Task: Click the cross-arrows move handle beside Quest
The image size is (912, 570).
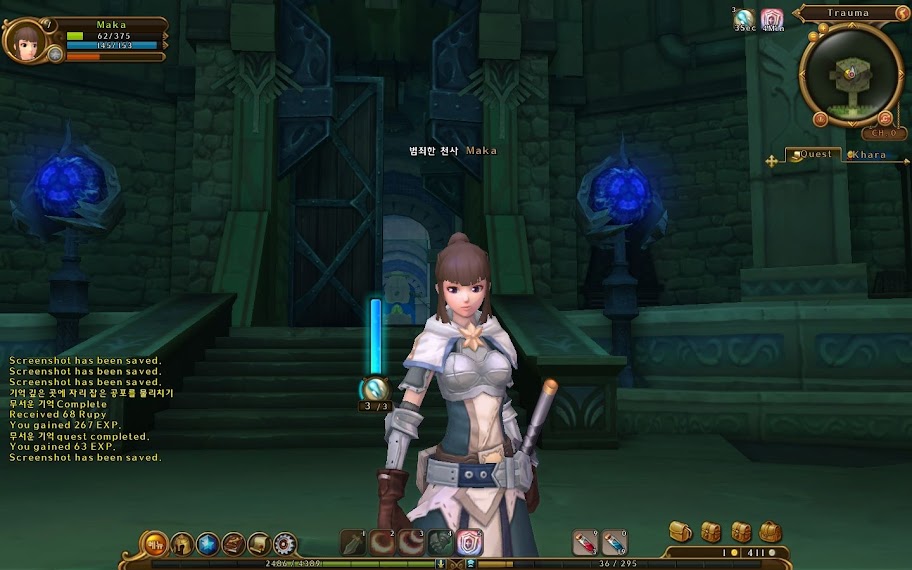Action: point(772,159)
